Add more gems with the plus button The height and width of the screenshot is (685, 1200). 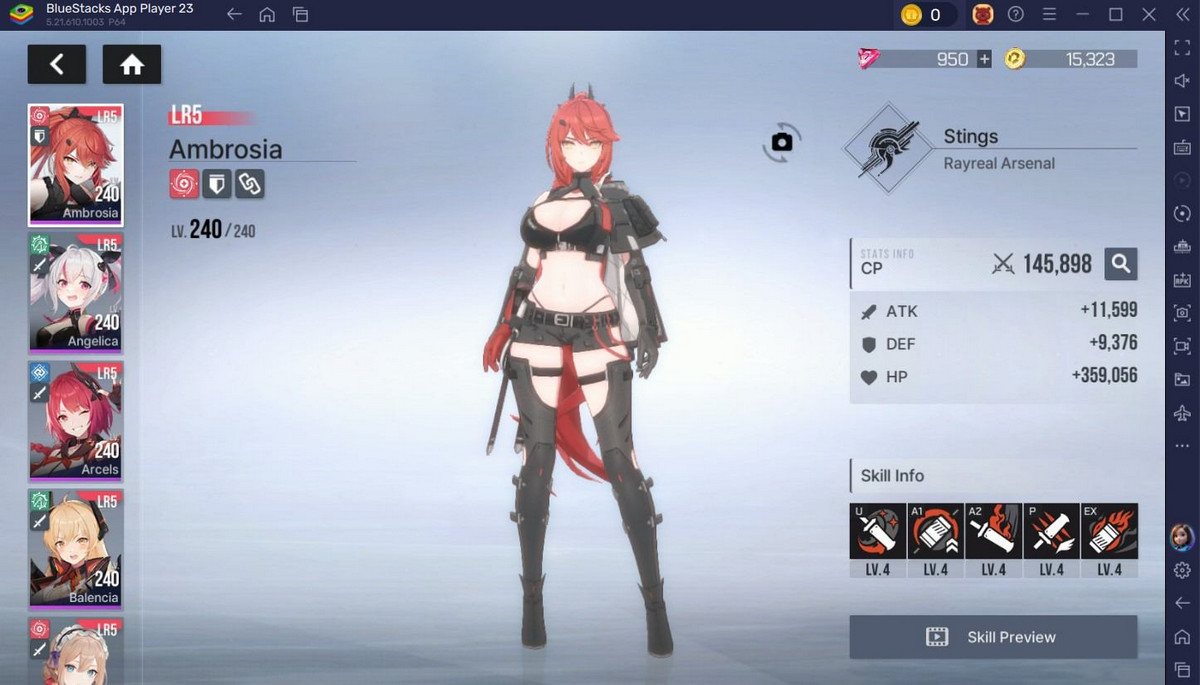coord(984,59)
